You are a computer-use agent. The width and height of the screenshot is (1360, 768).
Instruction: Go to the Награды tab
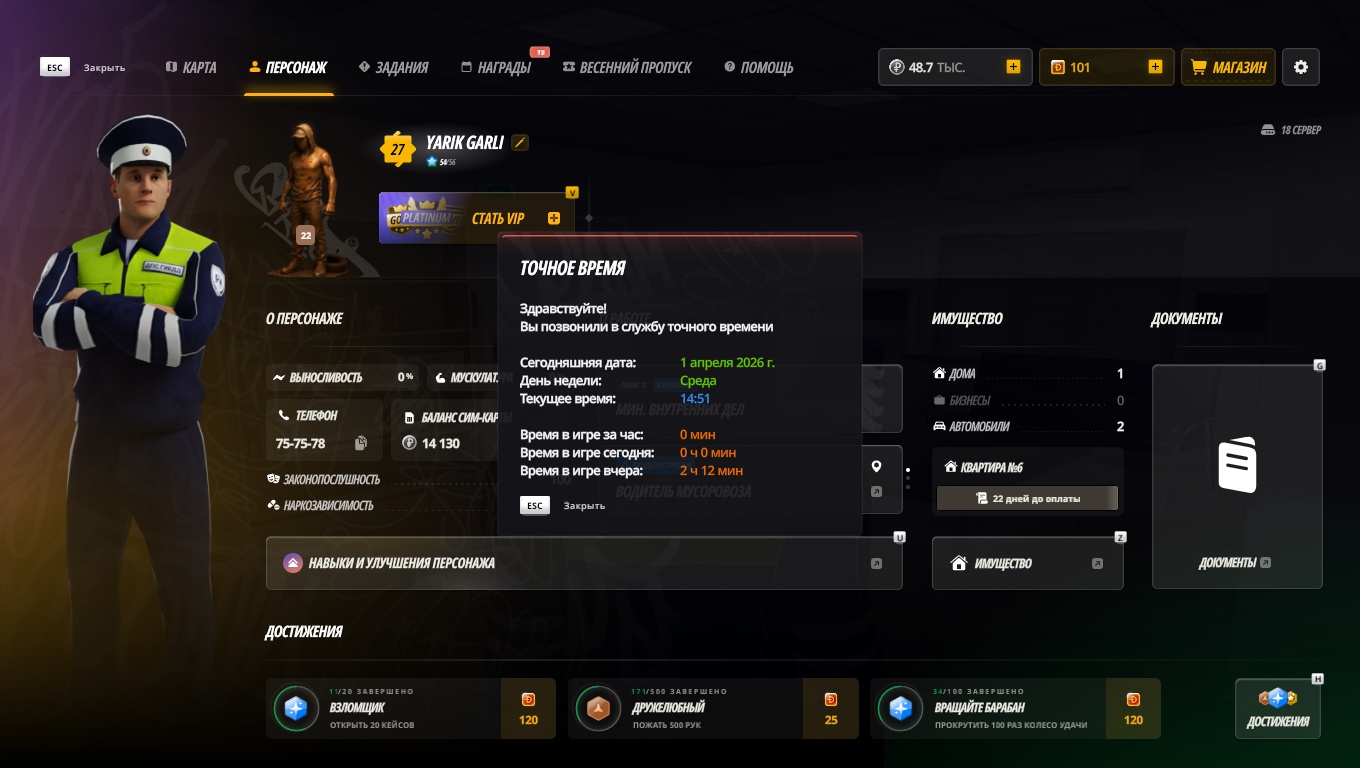click(496, 67)
